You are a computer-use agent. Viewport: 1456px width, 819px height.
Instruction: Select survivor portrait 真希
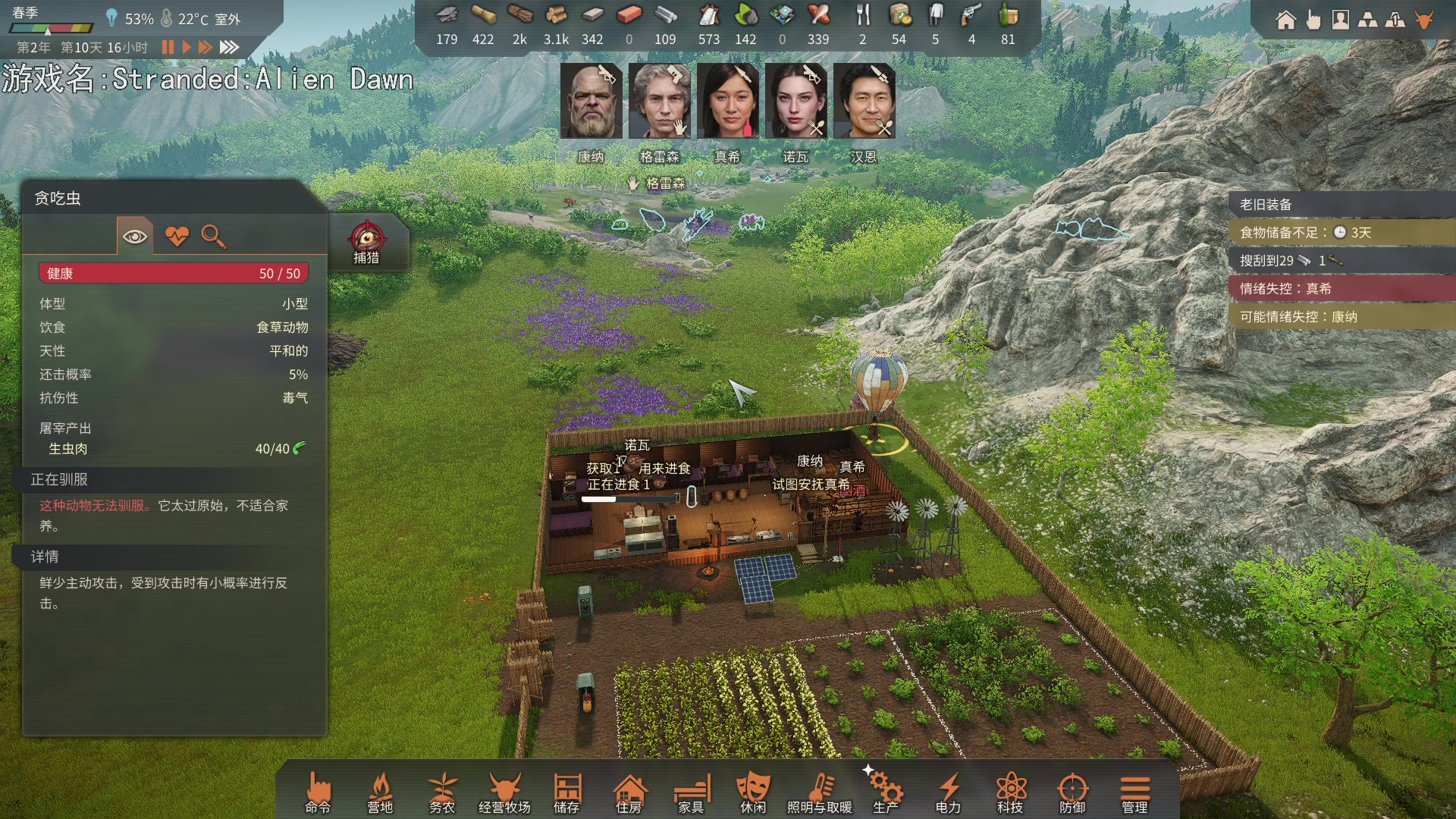[x=727, y=101]
